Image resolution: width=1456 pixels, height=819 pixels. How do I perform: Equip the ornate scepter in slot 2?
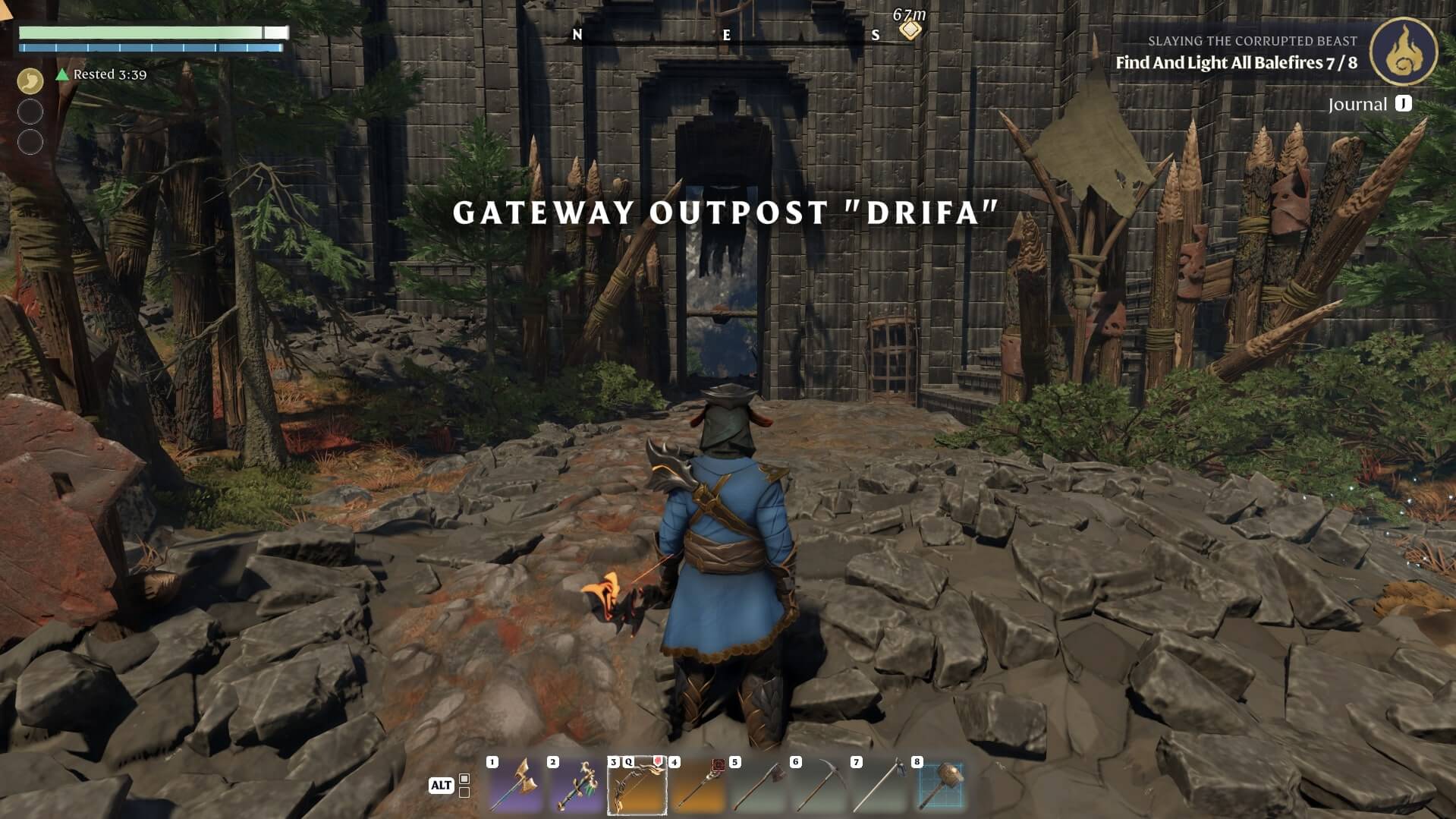[577, 786]
